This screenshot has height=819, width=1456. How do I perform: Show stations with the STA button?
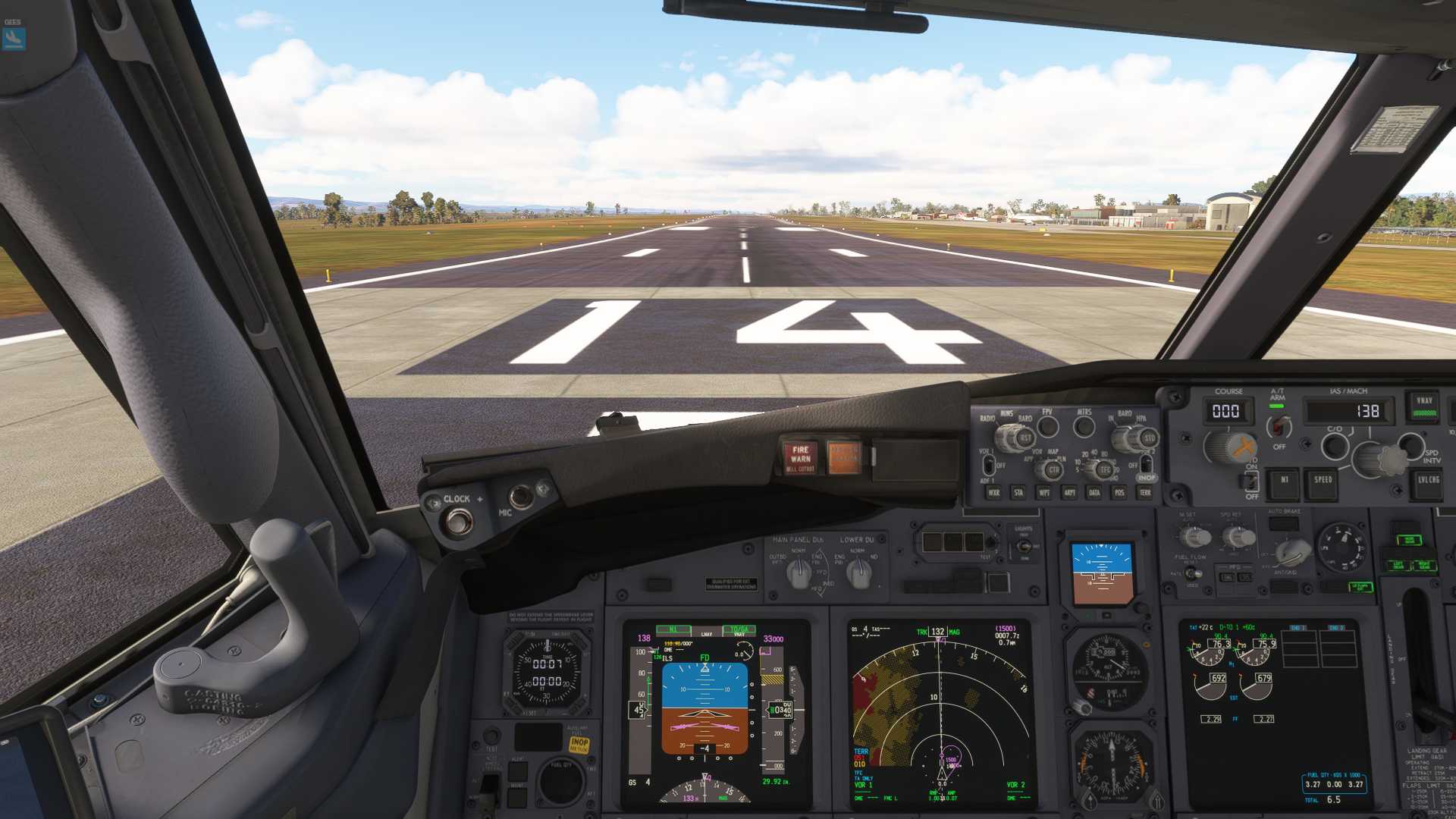(x=1018, y=493)
